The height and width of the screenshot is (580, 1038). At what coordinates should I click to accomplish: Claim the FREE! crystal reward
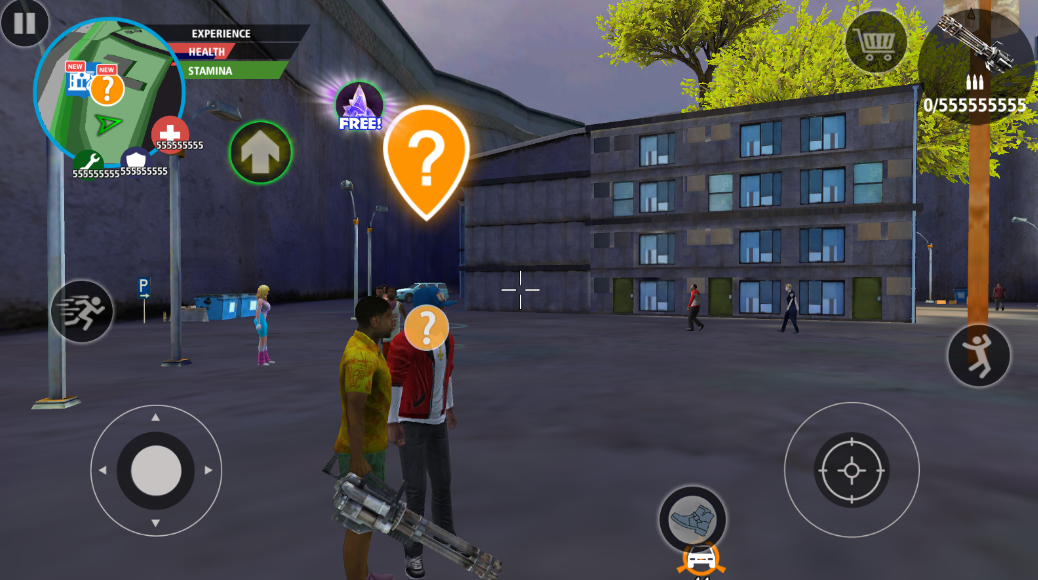[359, 106]
